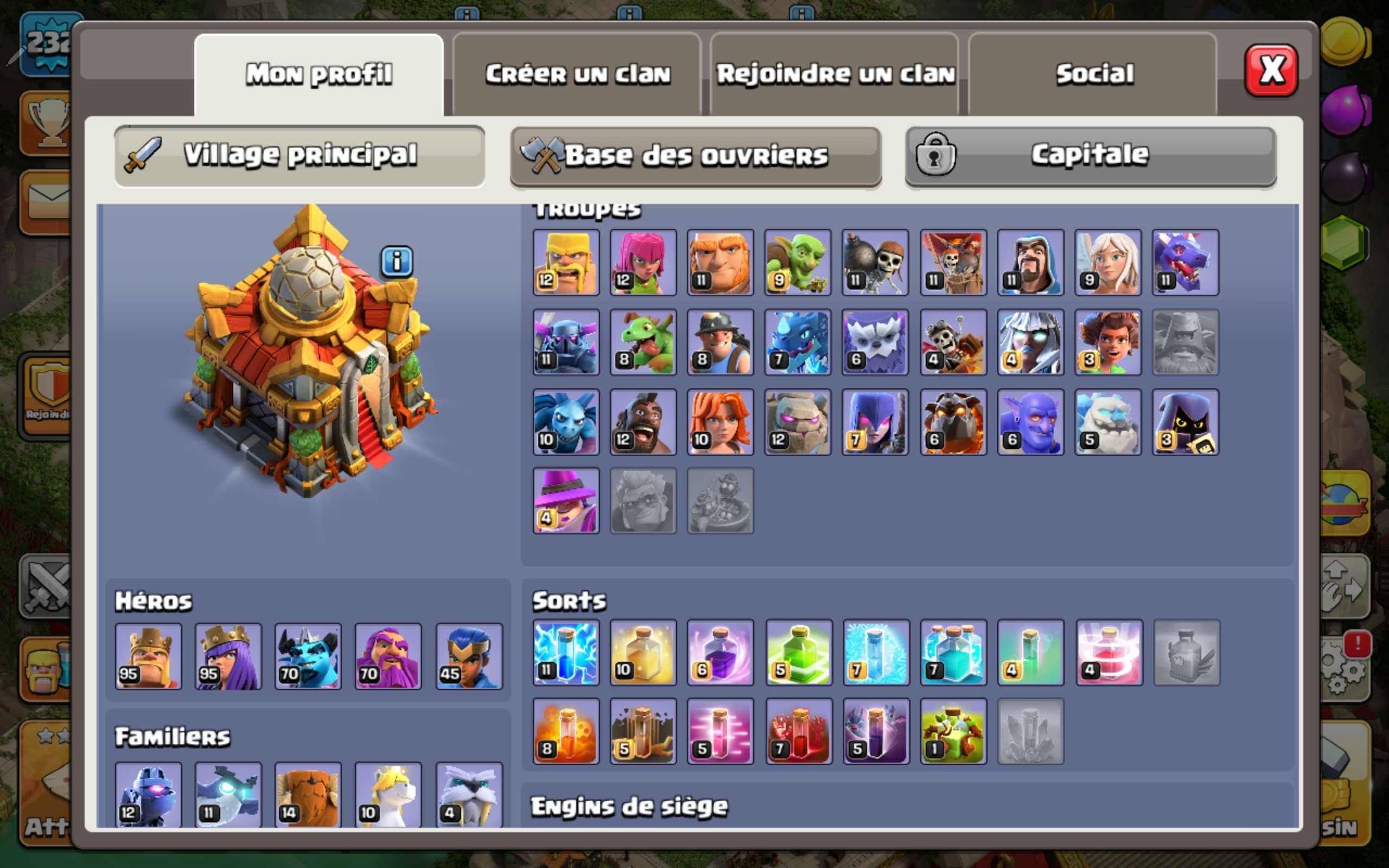Select the Hog Rider troop
The width and height of the screenshot is (1389, 868).
tap(643, 422)
